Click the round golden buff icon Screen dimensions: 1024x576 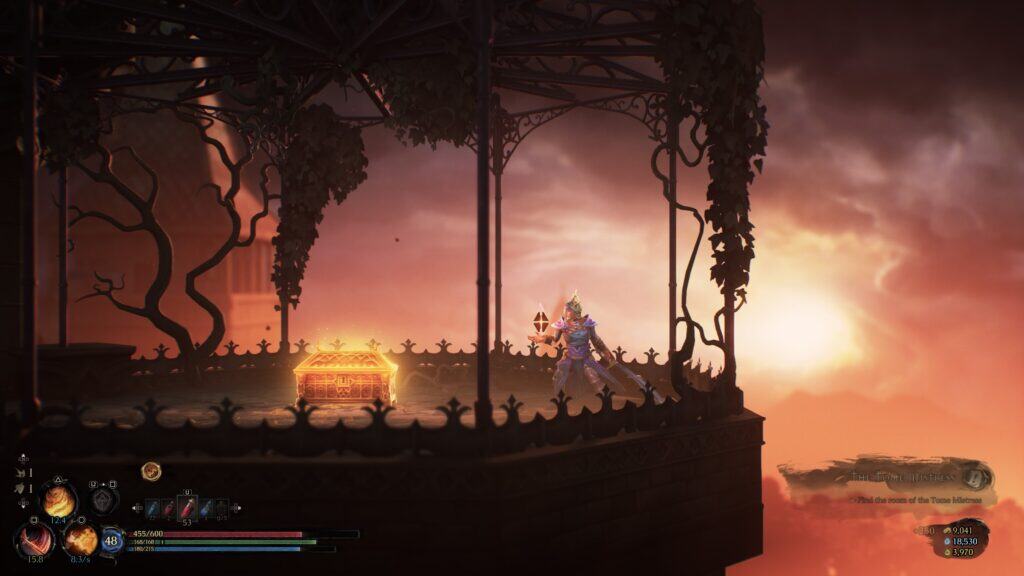pyautogui.click(x=151, y=470)
